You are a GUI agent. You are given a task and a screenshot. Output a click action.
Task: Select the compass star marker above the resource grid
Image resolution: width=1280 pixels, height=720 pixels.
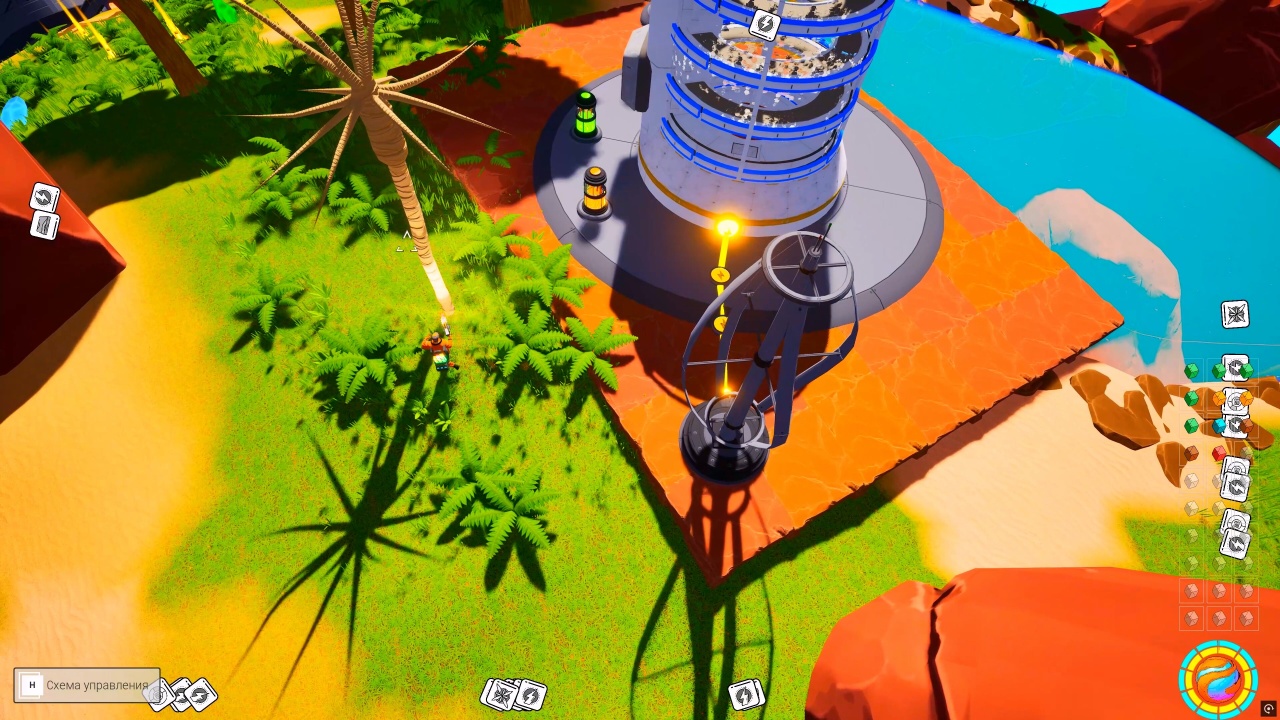(1235, 314)
